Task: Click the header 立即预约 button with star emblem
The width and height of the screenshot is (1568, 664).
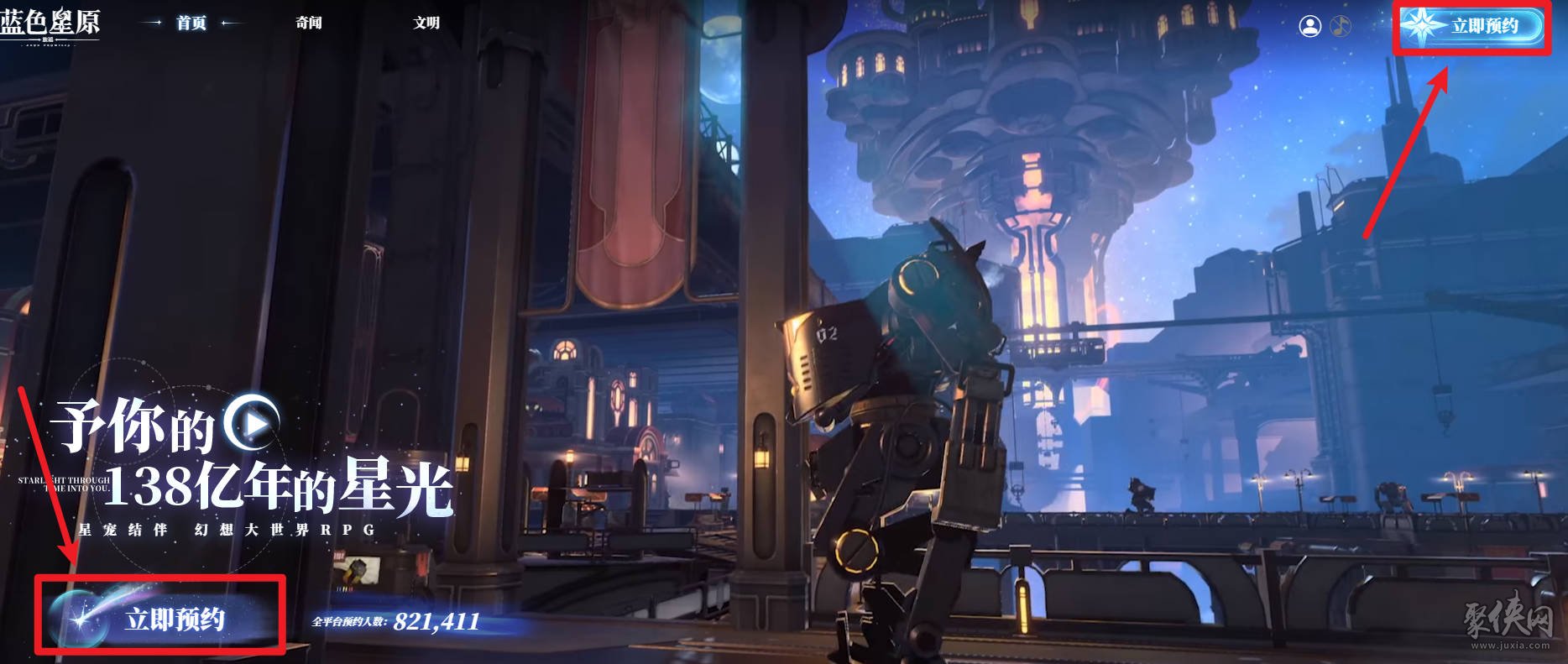Action: click(1471, 26)
